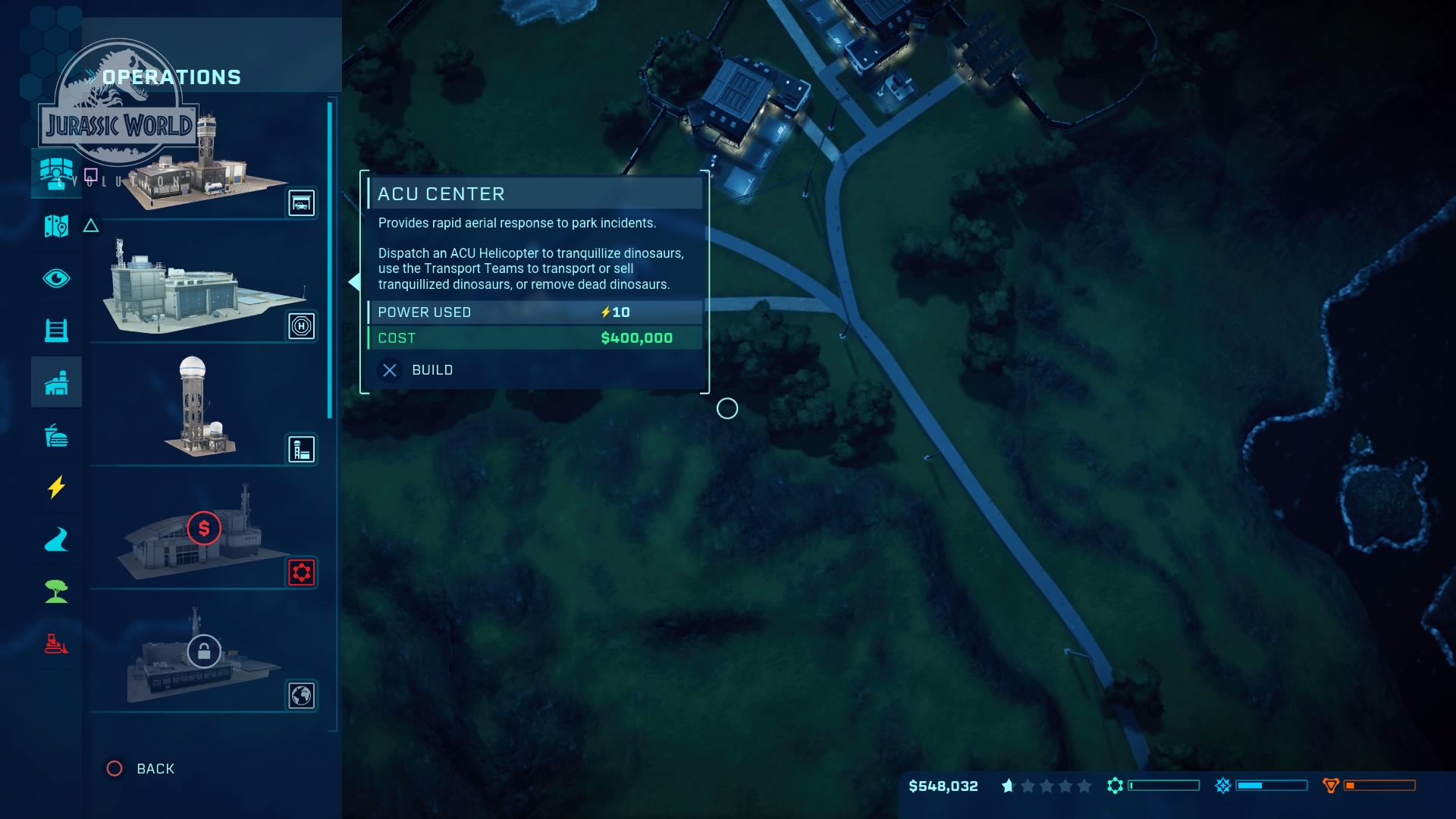
Task: Click the garage icon on the top building
Action: point(301,202)
